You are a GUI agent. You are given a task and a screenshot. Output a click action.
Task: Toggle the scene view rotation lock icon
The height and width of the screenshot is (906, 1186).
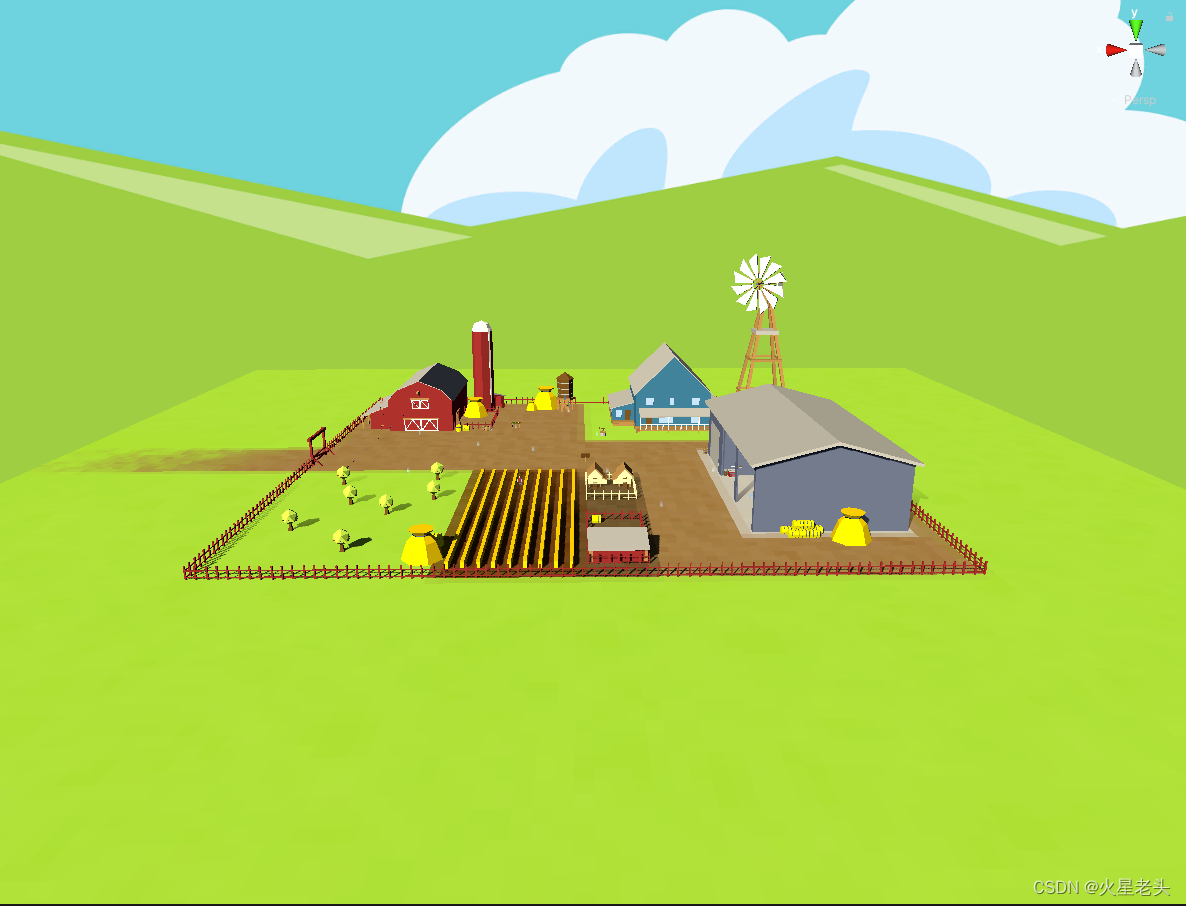(x=1169, y=17)
